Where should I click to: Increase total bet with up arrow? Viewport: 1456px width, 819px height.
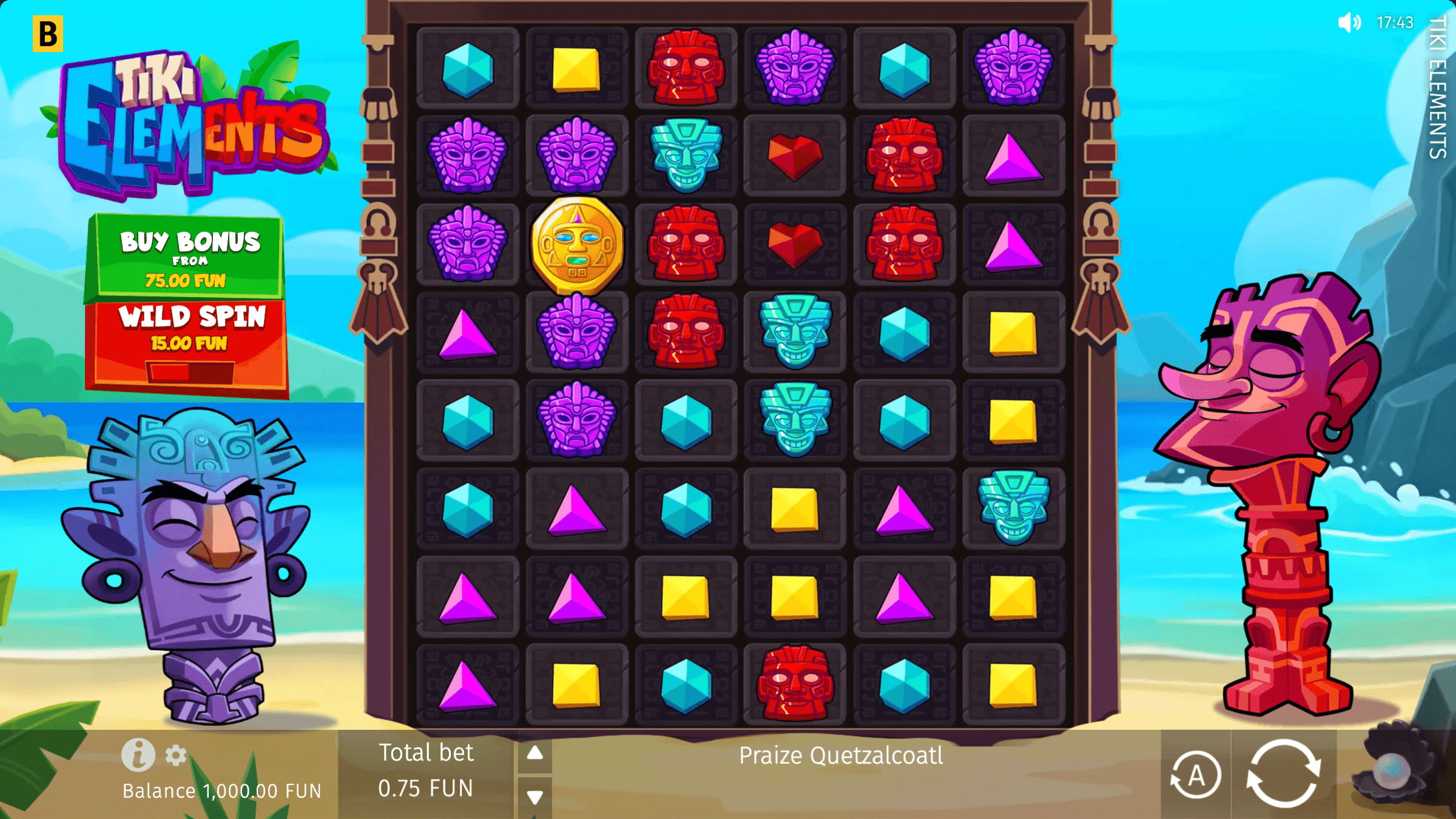pos(534,754)
